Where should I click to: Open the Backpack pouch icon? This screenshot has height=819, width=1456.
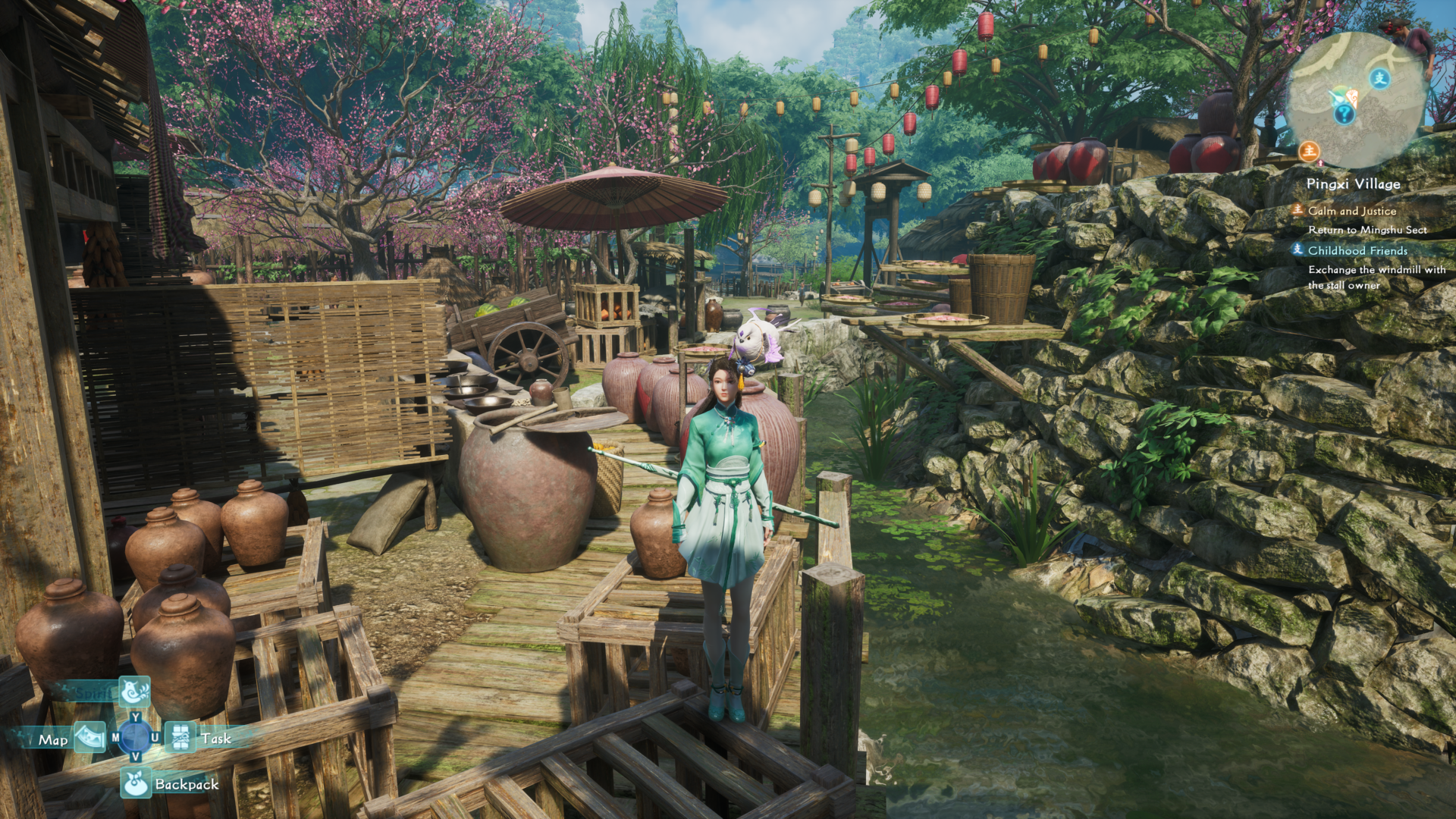click(x=136, y=783)
